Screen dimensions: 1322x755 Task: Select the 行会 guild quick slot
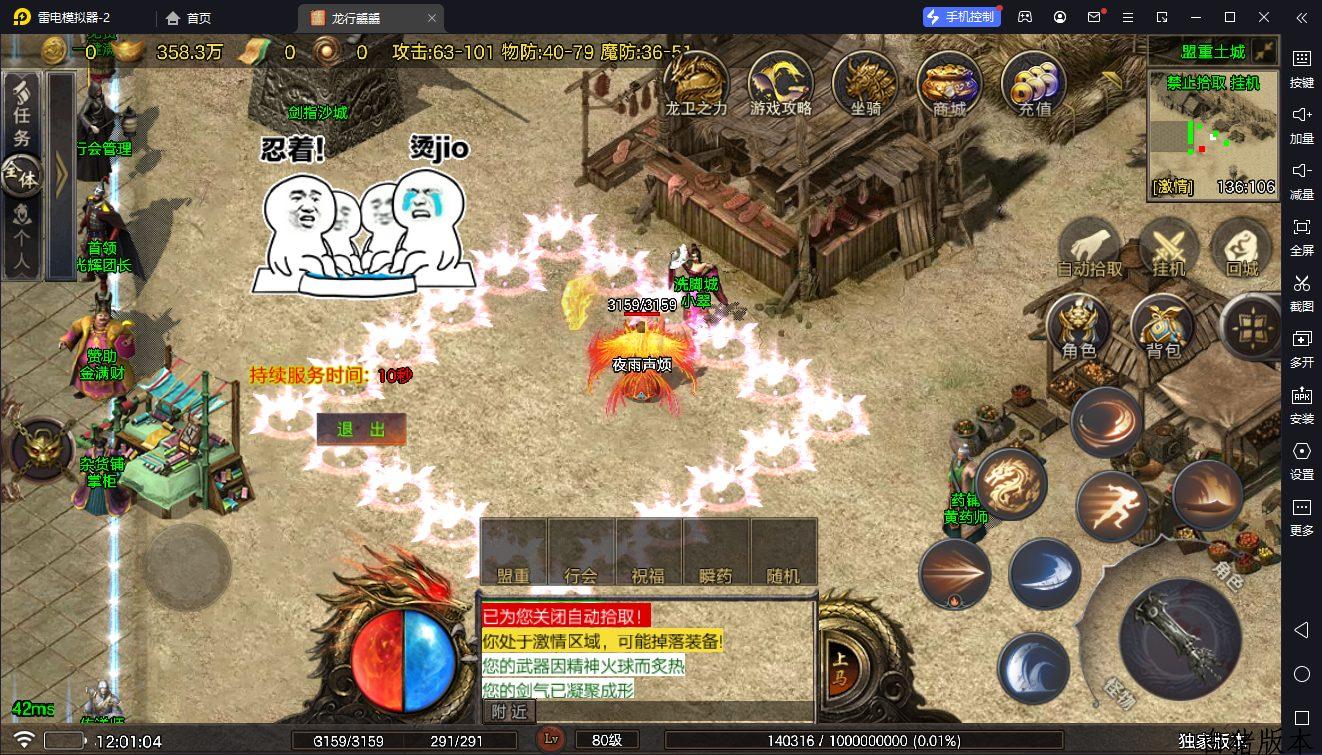(x=581, y=552)
